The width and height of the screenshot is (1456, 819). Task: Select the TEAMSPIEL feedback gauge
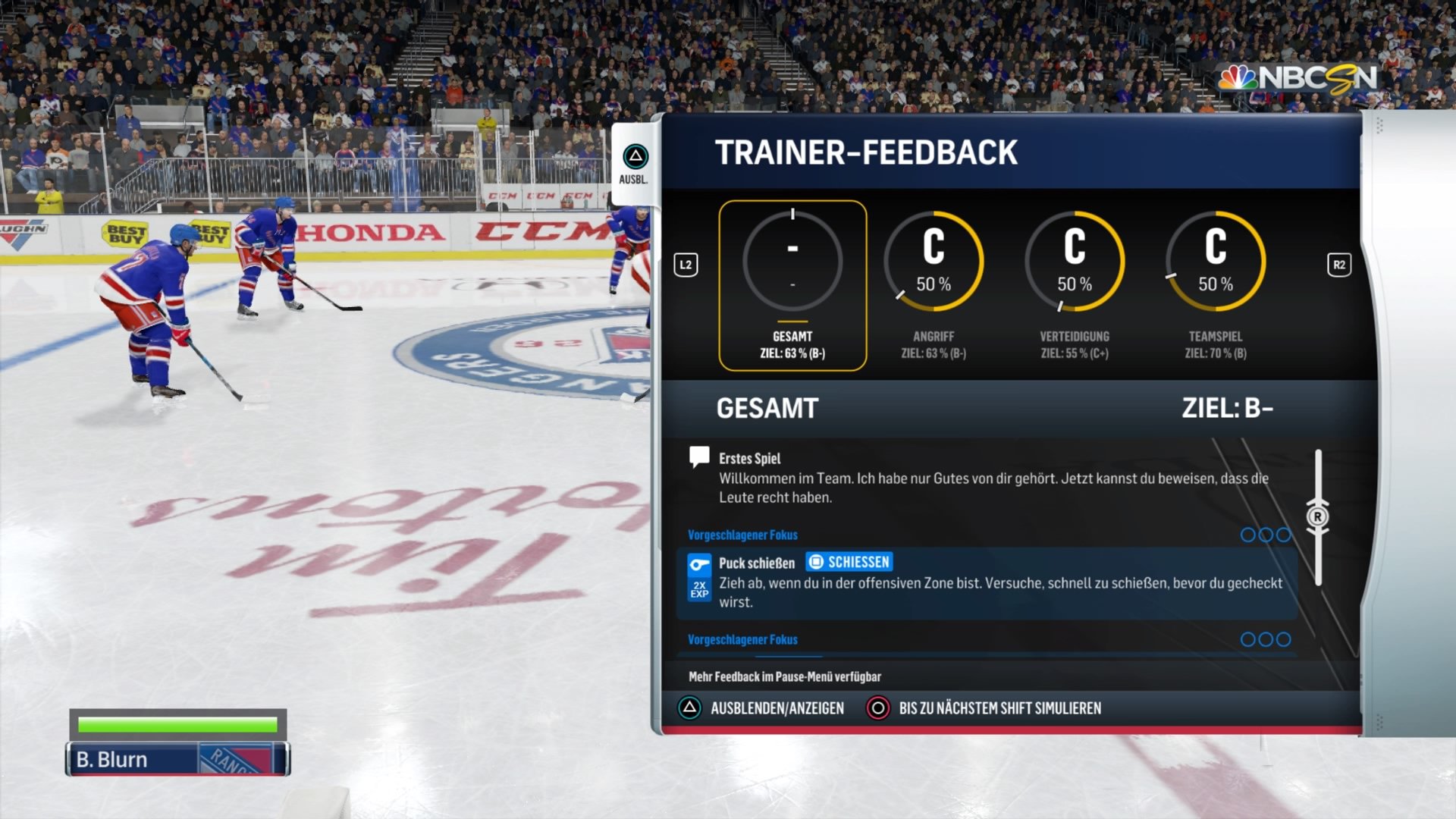pyautogui.click(x=1216, y=262)
